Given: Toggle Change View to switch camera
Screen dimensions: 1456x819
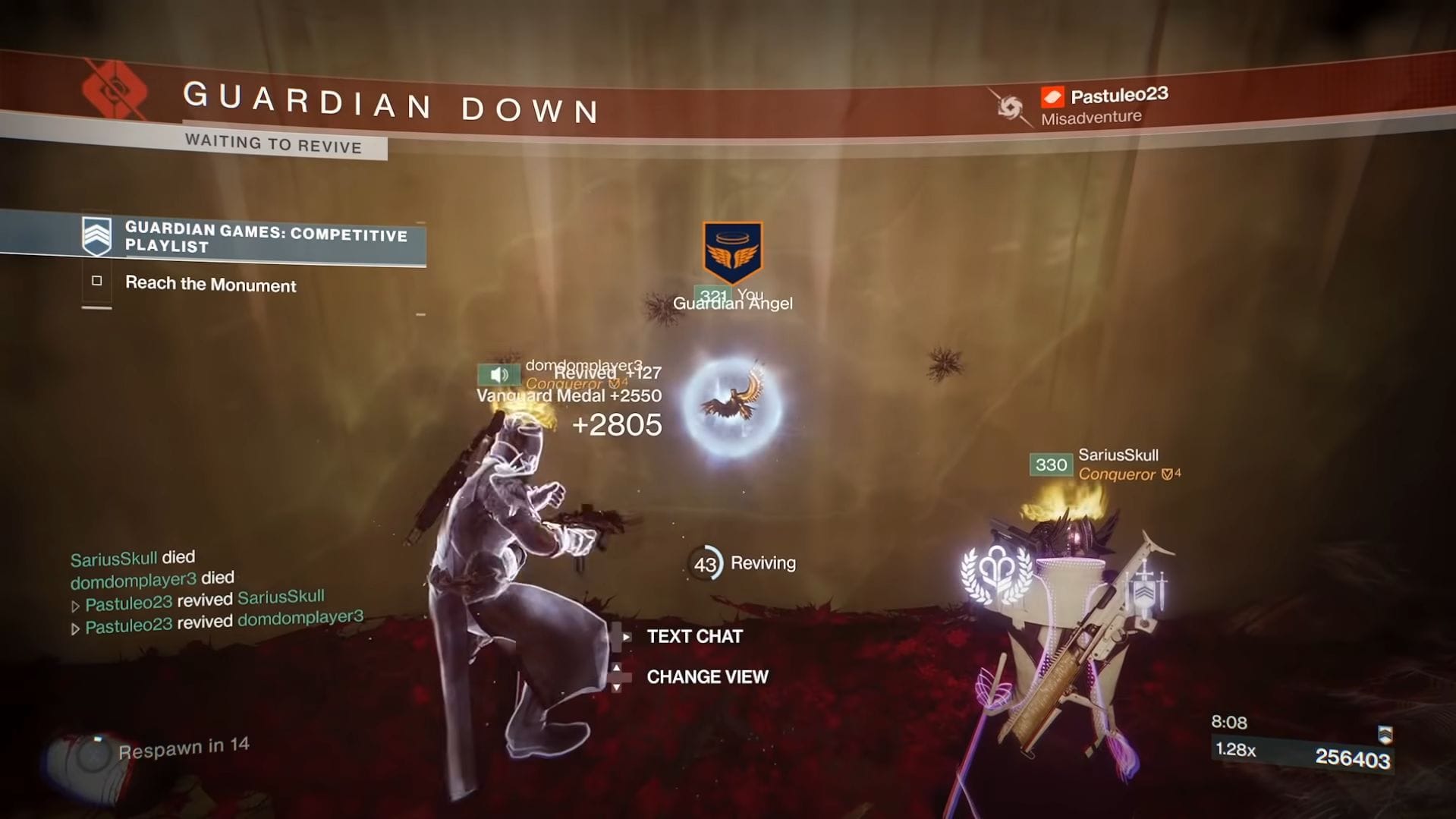Looking at the screenshot, I should tap(706, 676).
